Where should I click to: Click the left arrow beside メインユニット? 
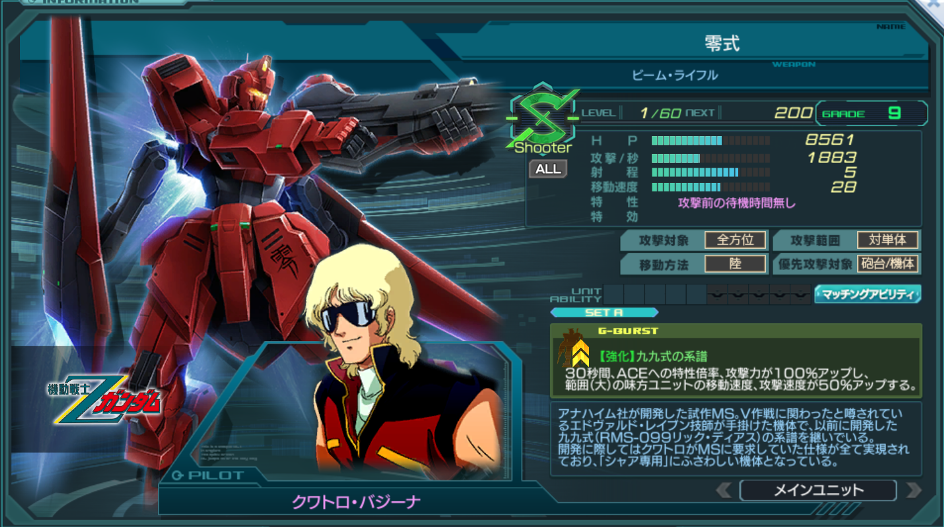[x=724, y=491]
